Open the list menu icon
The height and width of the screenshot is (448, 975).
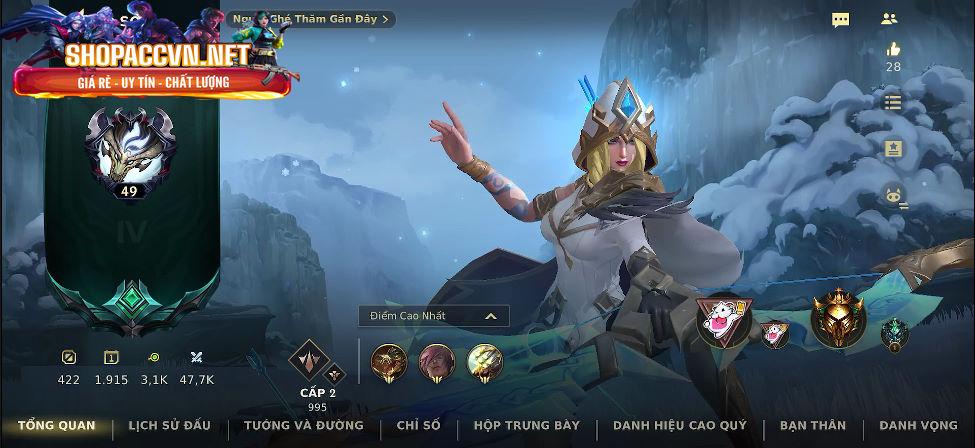click(893, 102)
